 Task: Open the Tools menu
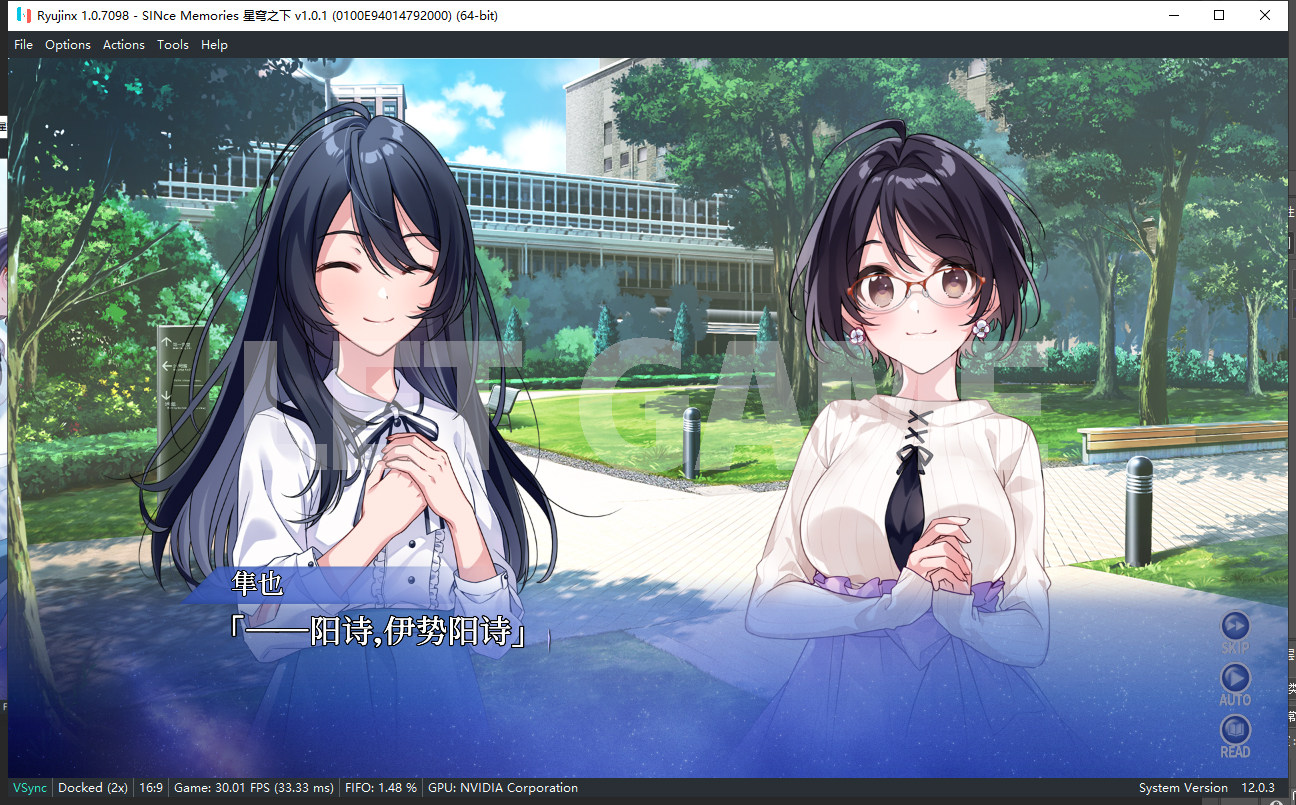click(x=173, y=44)
